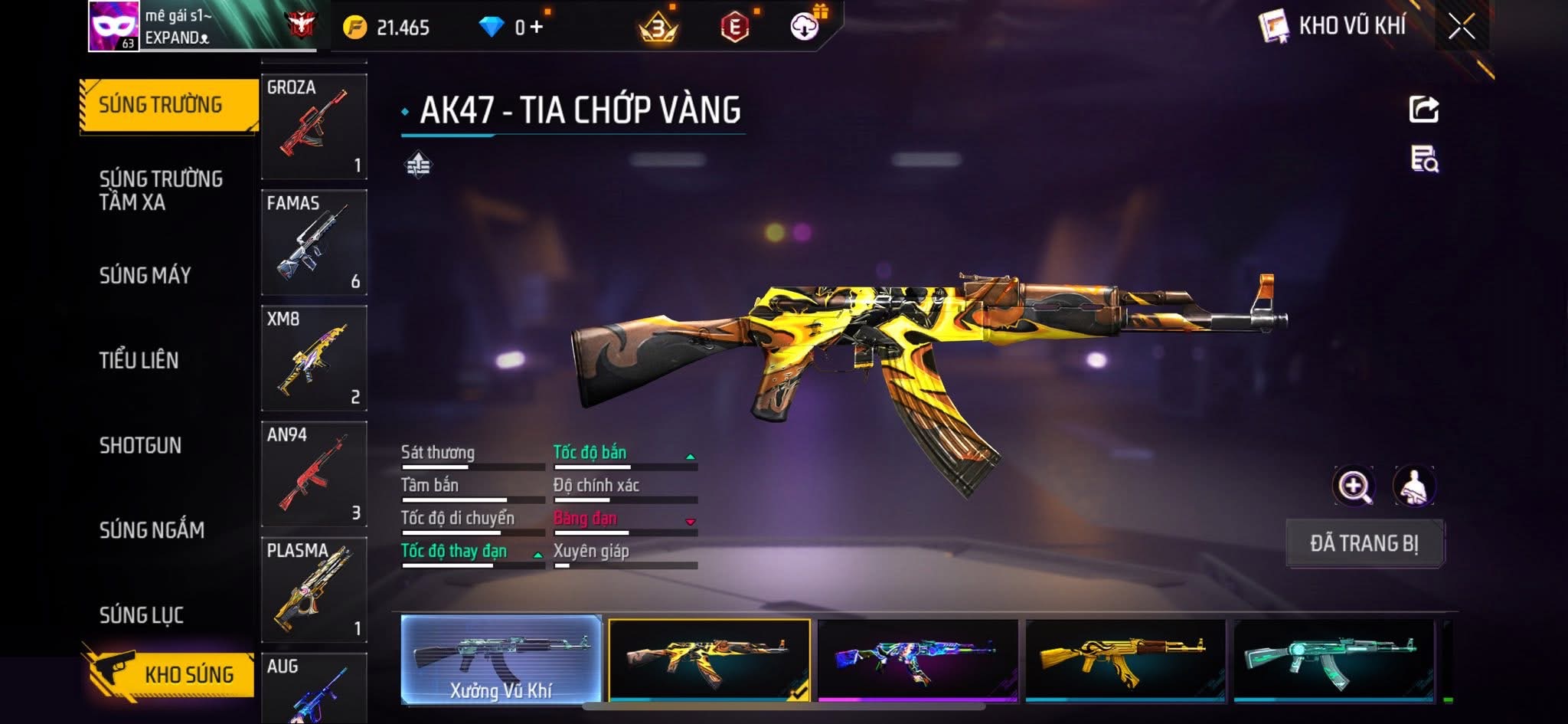
Task: Select the Tiểu Liên category
Action: [139, 360]
